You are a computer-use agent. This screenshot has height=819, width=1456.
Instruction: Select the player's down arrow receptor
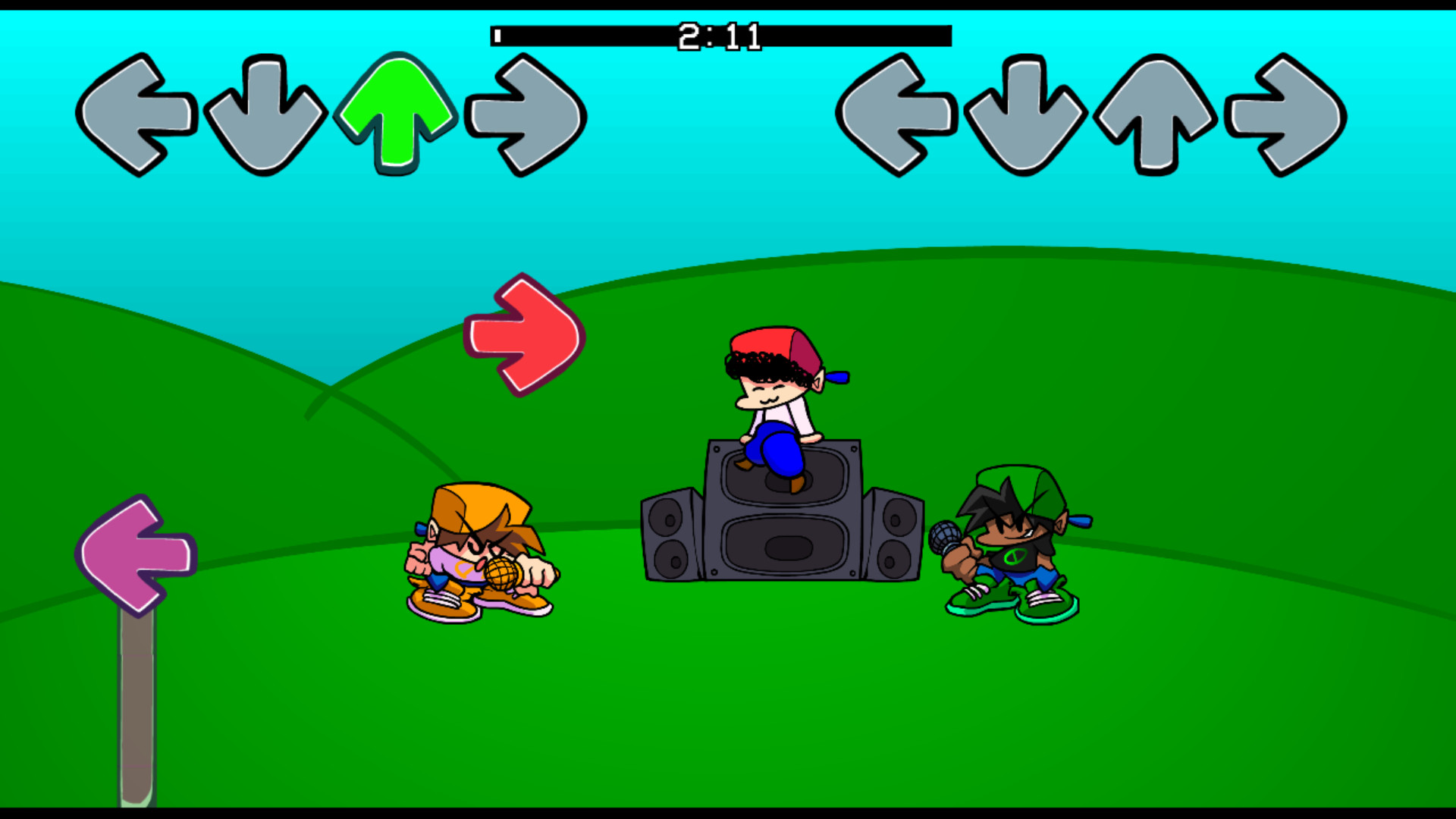(x=1024, y=114)
